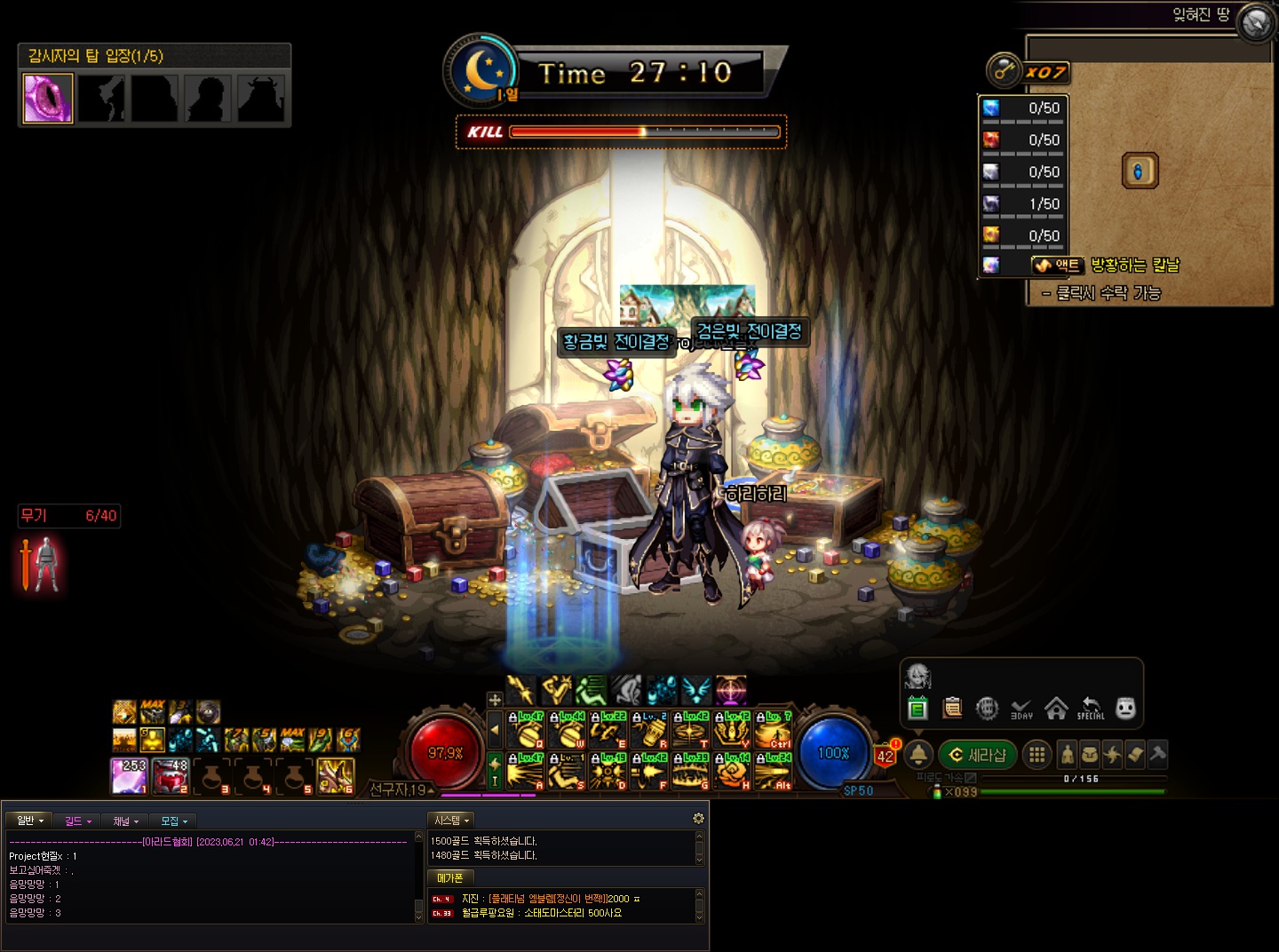Open the nine-dot grid menu
This screenshot has height=952, width=1279.
[x=1036, y=755]
